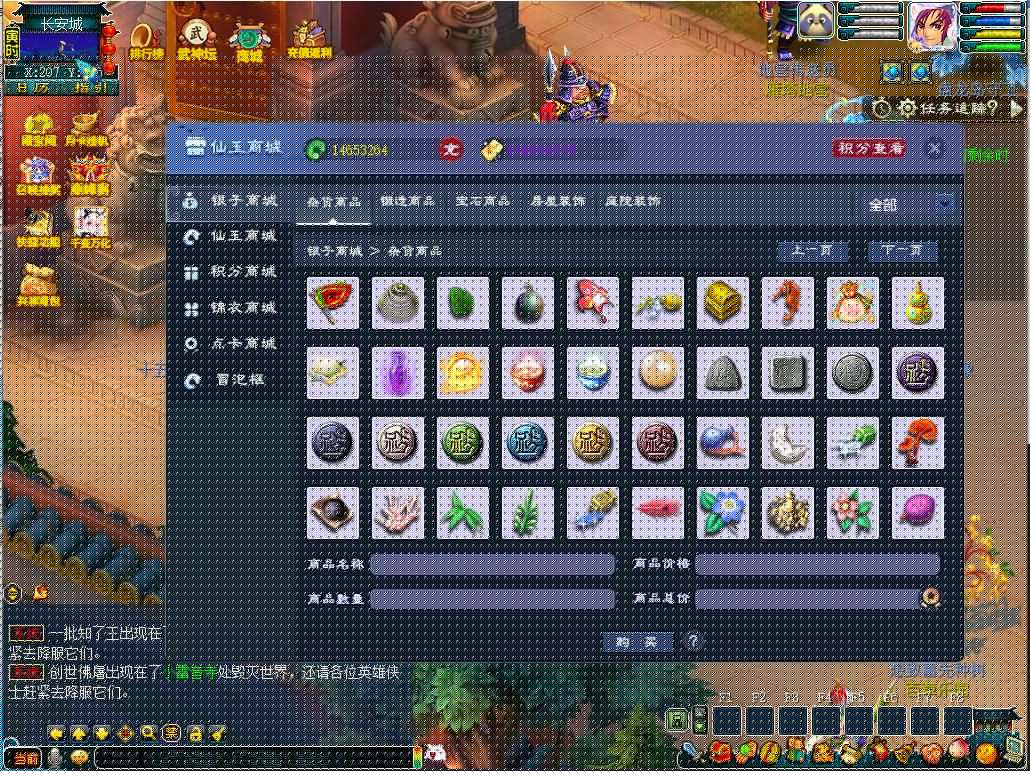The image size is (1030, 771).
Task: Confirm purchase with the 购买 button
Action: click(636, 642)
